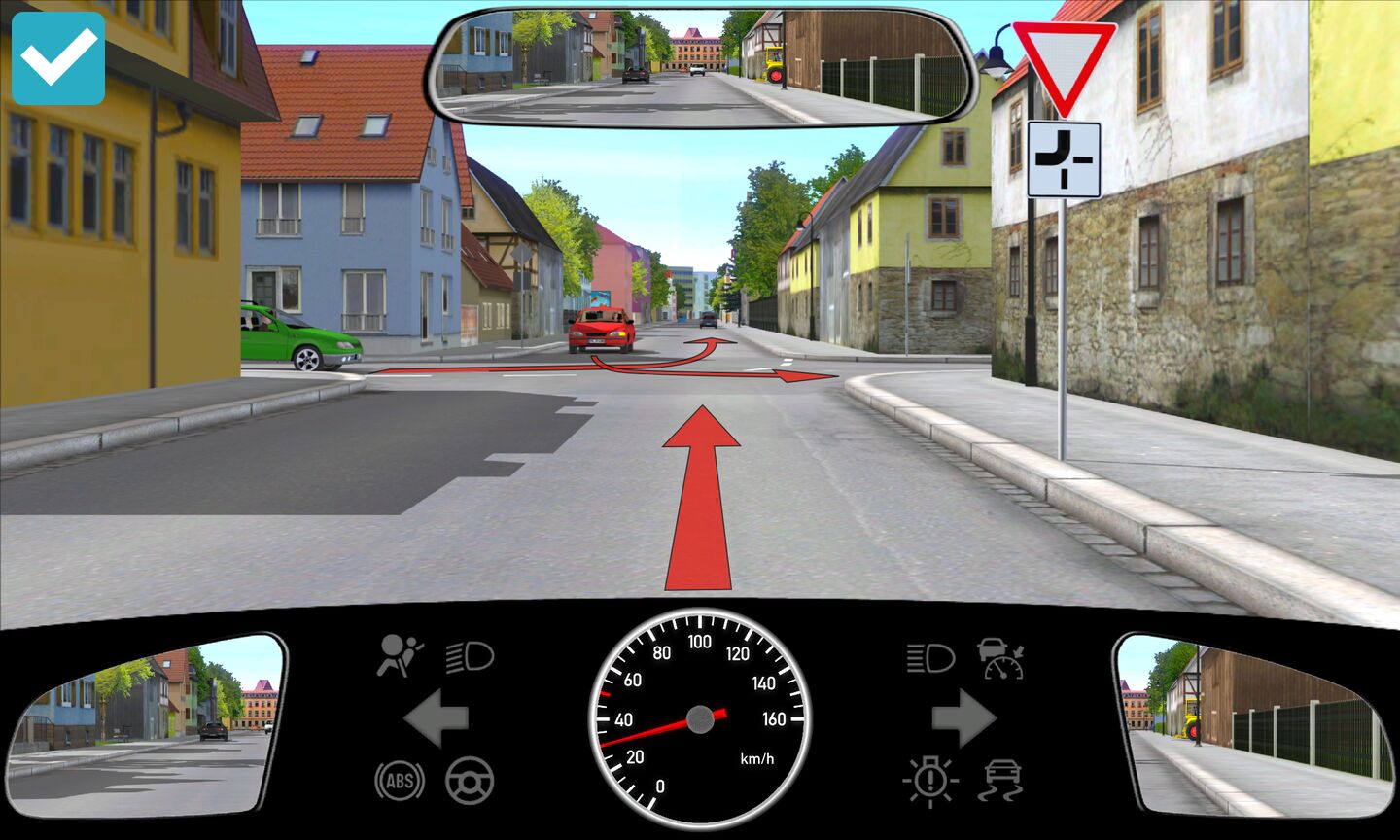Click the ABS warning light icon
This screenshot has height=840, width=1400.
(x=400, y=781)
